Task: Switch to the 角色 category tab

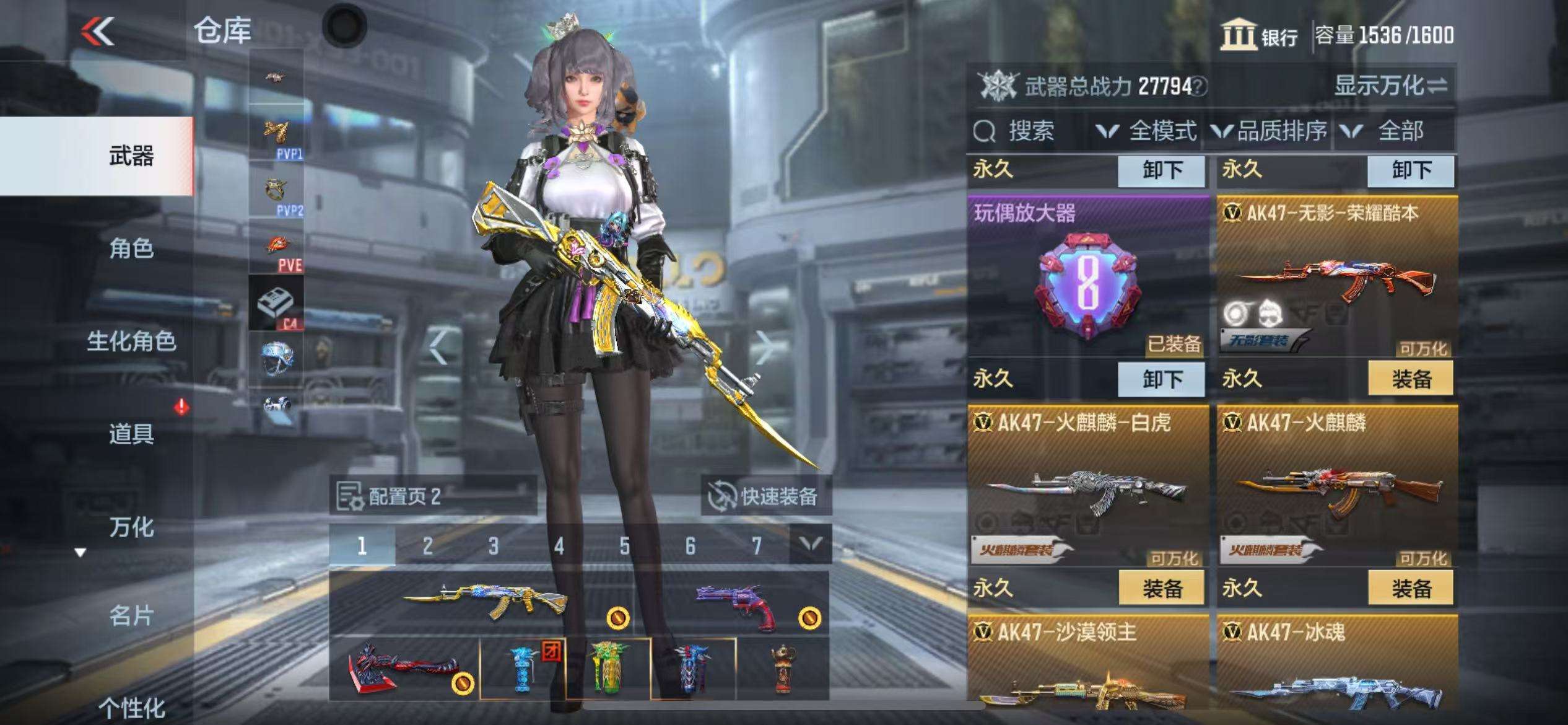Action: point(131,248)
